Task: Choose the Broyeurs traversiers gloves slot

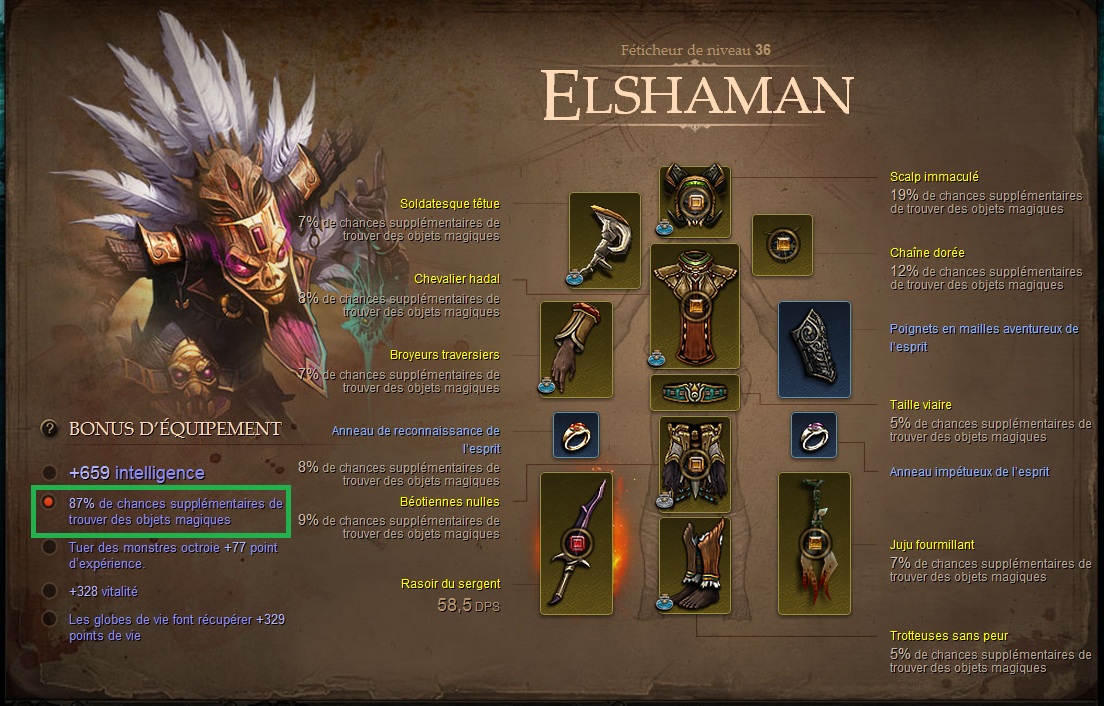Action: 575,348
